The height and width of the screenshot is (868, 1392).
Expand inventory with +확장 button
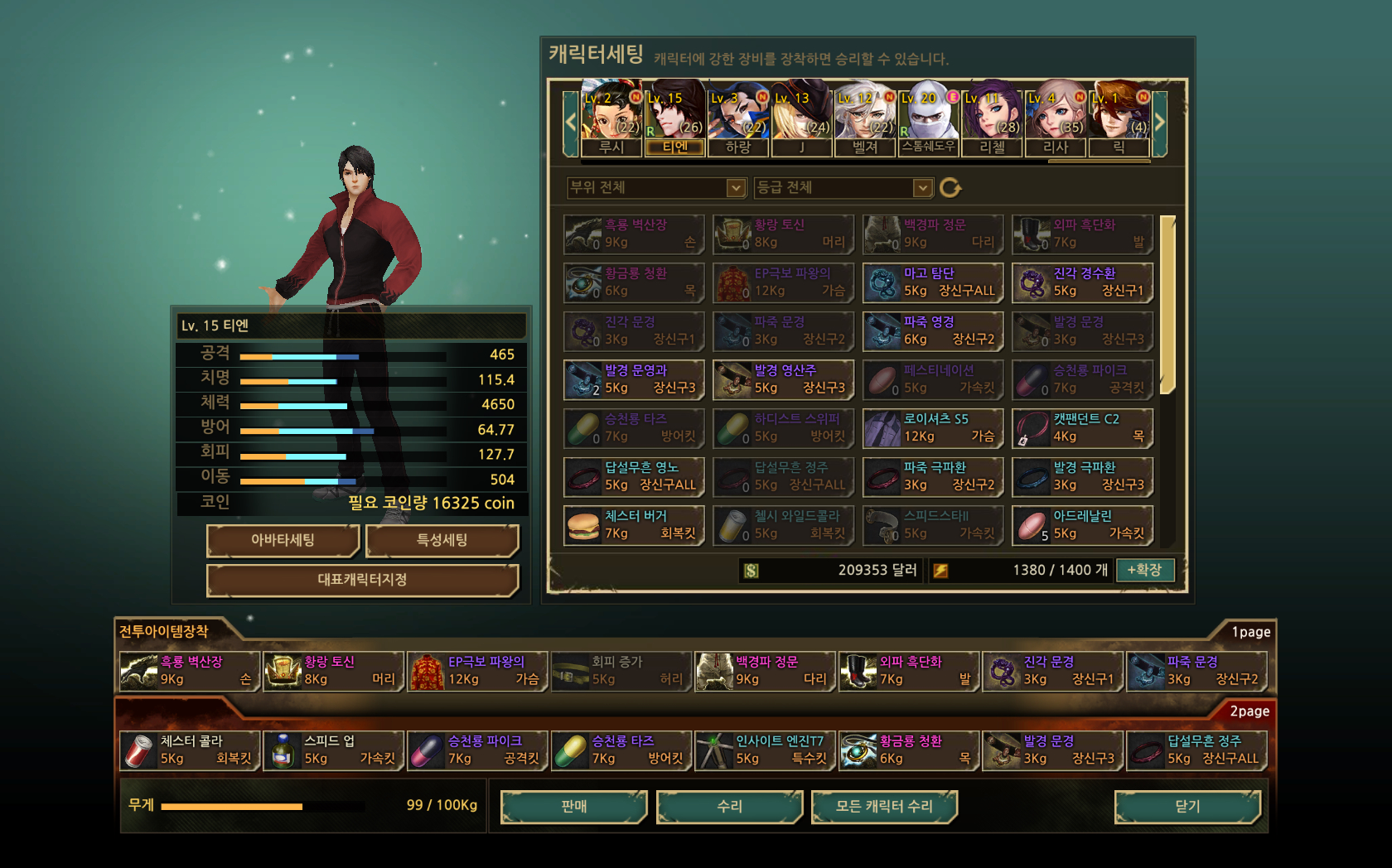pos(1144,570)
